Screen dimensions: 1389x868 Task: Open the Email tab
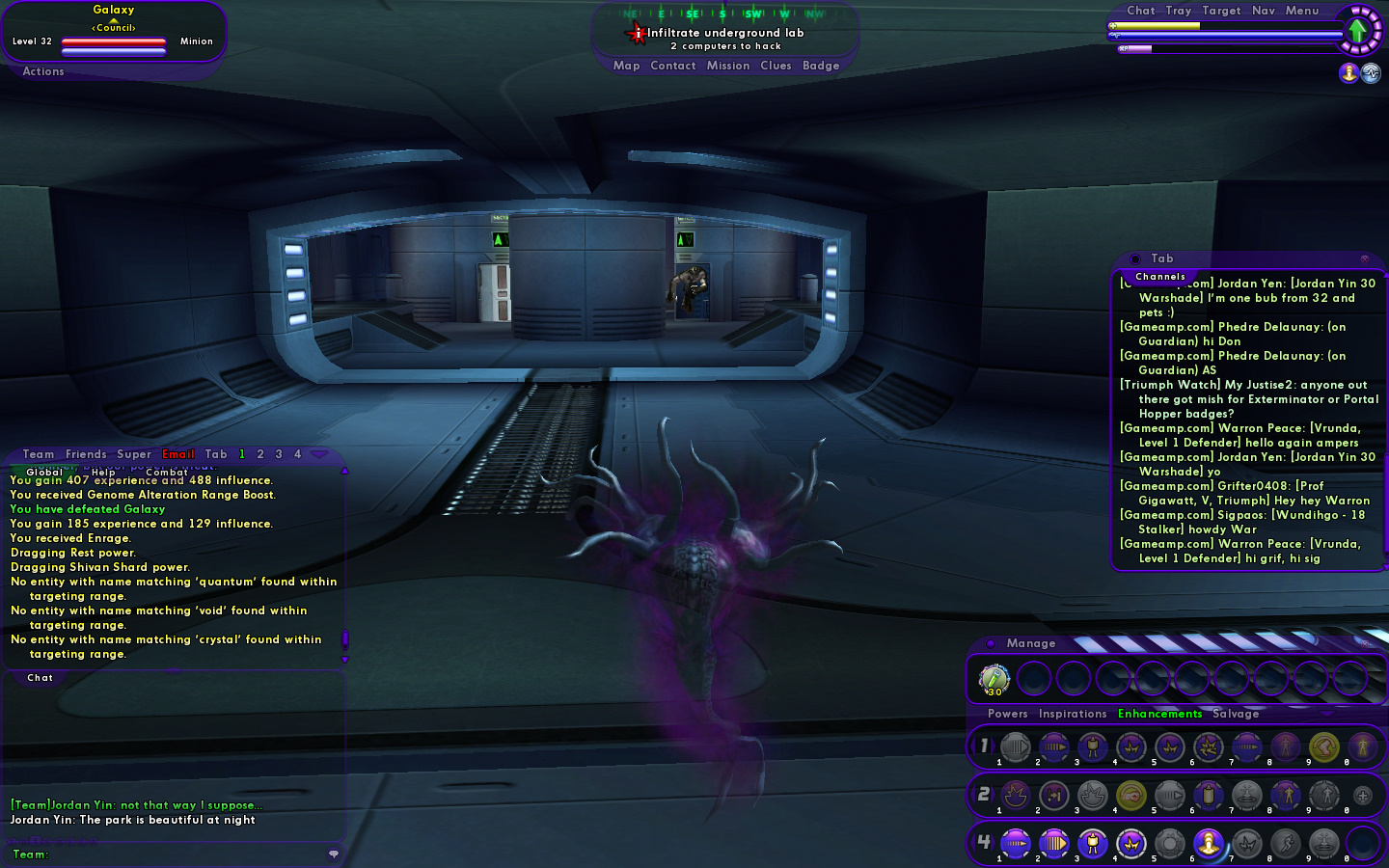pos(178,454)
